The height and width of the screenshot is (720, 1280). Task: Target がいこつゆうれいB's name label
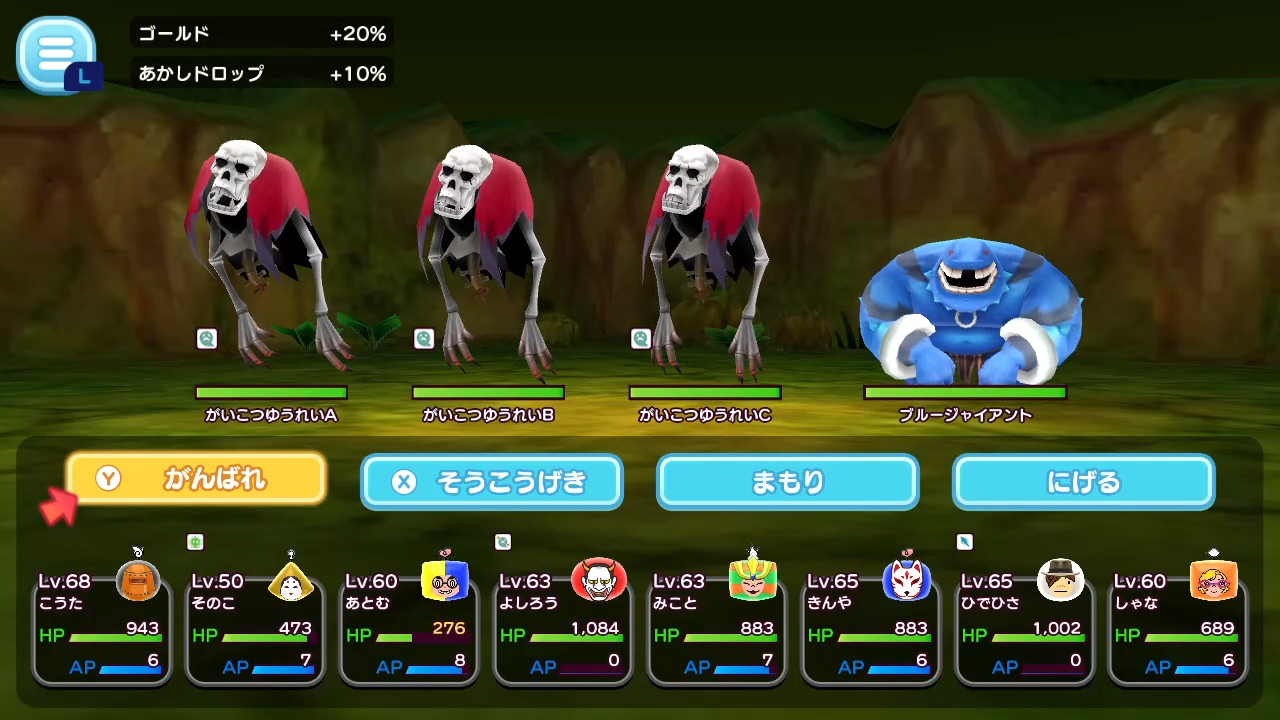pyautogui.click(x=488, y=415)
